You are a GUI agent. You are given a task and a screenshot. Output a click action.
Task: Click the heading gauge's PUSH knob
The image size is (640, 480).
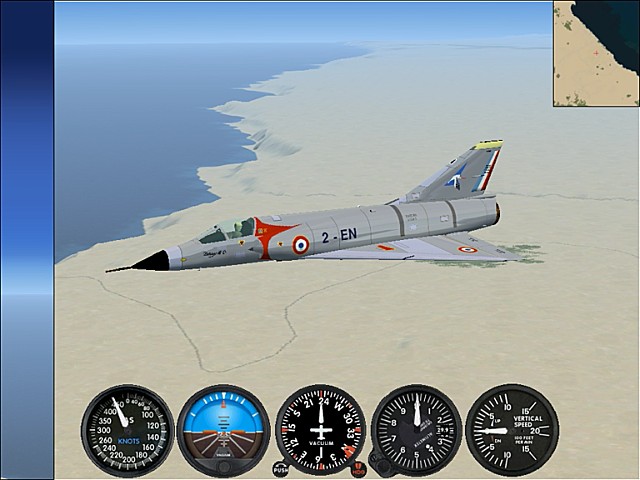[x=280, y=468]
